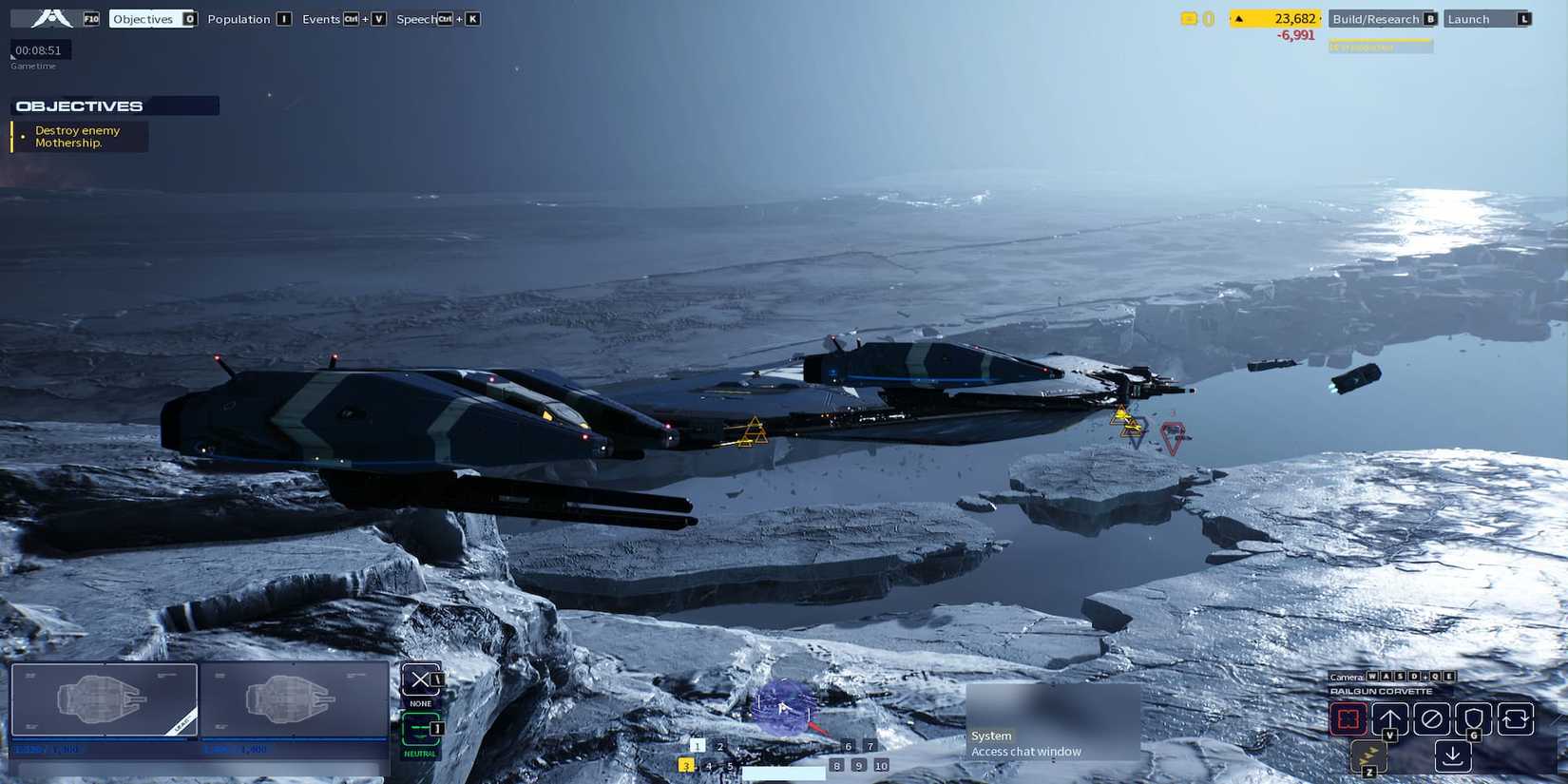The width and height of the screenshot is (1568, 784).
Task: Select the Attack command icon
Action: 1348,718
